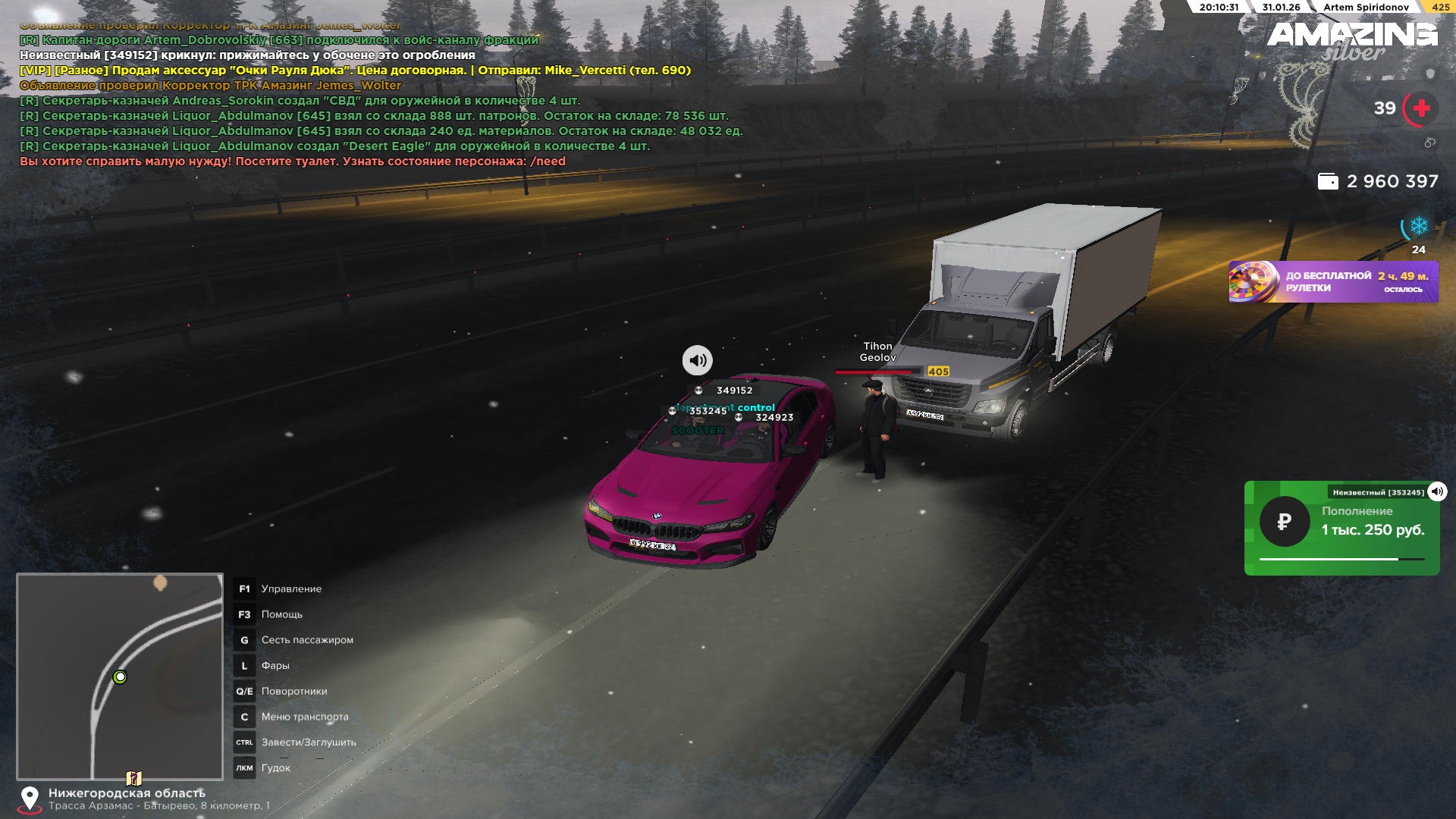Image resolution: width=1456 pixels, height=819 pixels.
Task: Click the wallet balance icon
Action: 1328,181
